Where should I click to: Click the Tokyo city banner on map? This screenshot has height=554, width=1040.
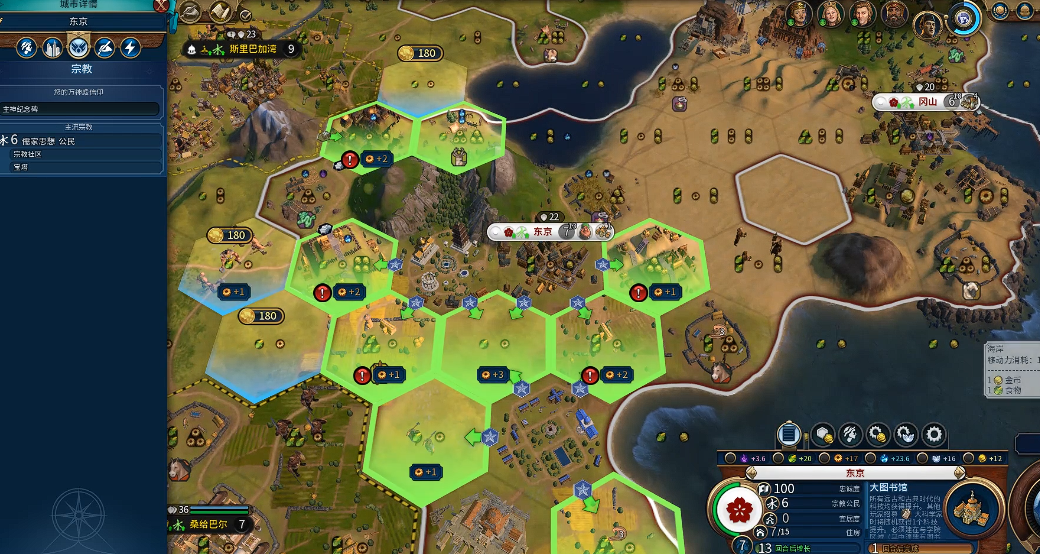(543, 231)
